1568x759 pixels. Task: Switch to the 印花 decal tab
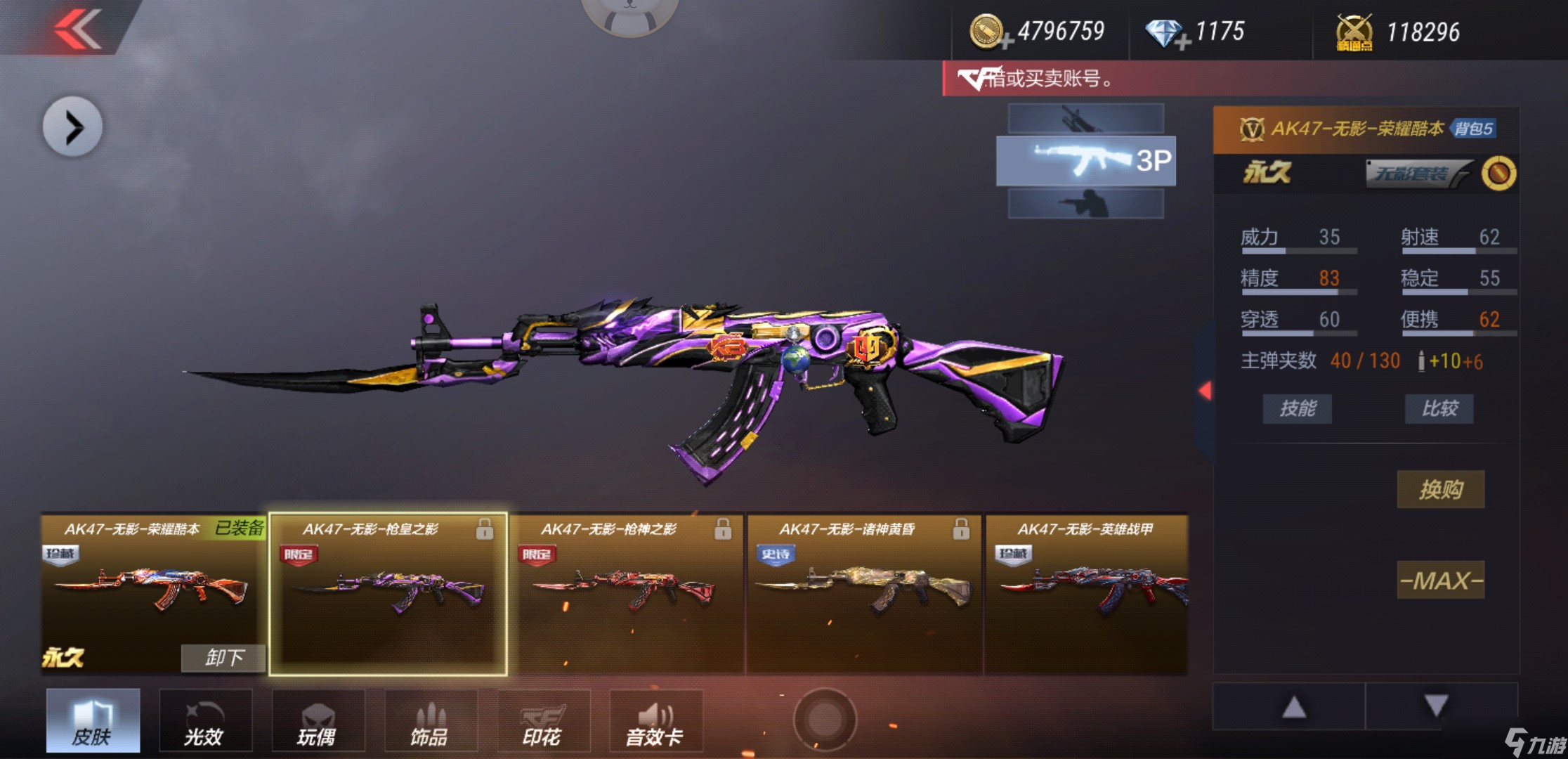543,721
